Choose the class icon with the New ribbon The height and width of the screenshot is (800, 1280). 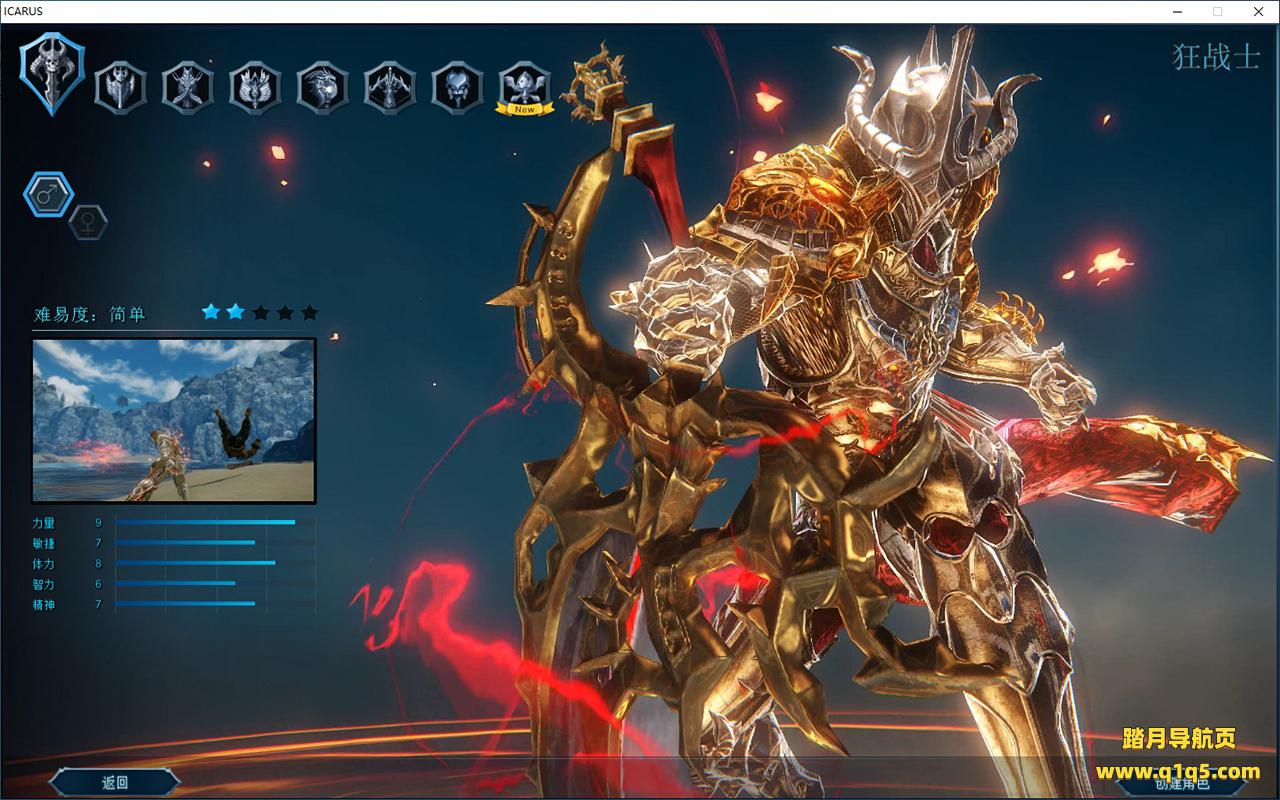coord(525,87)
